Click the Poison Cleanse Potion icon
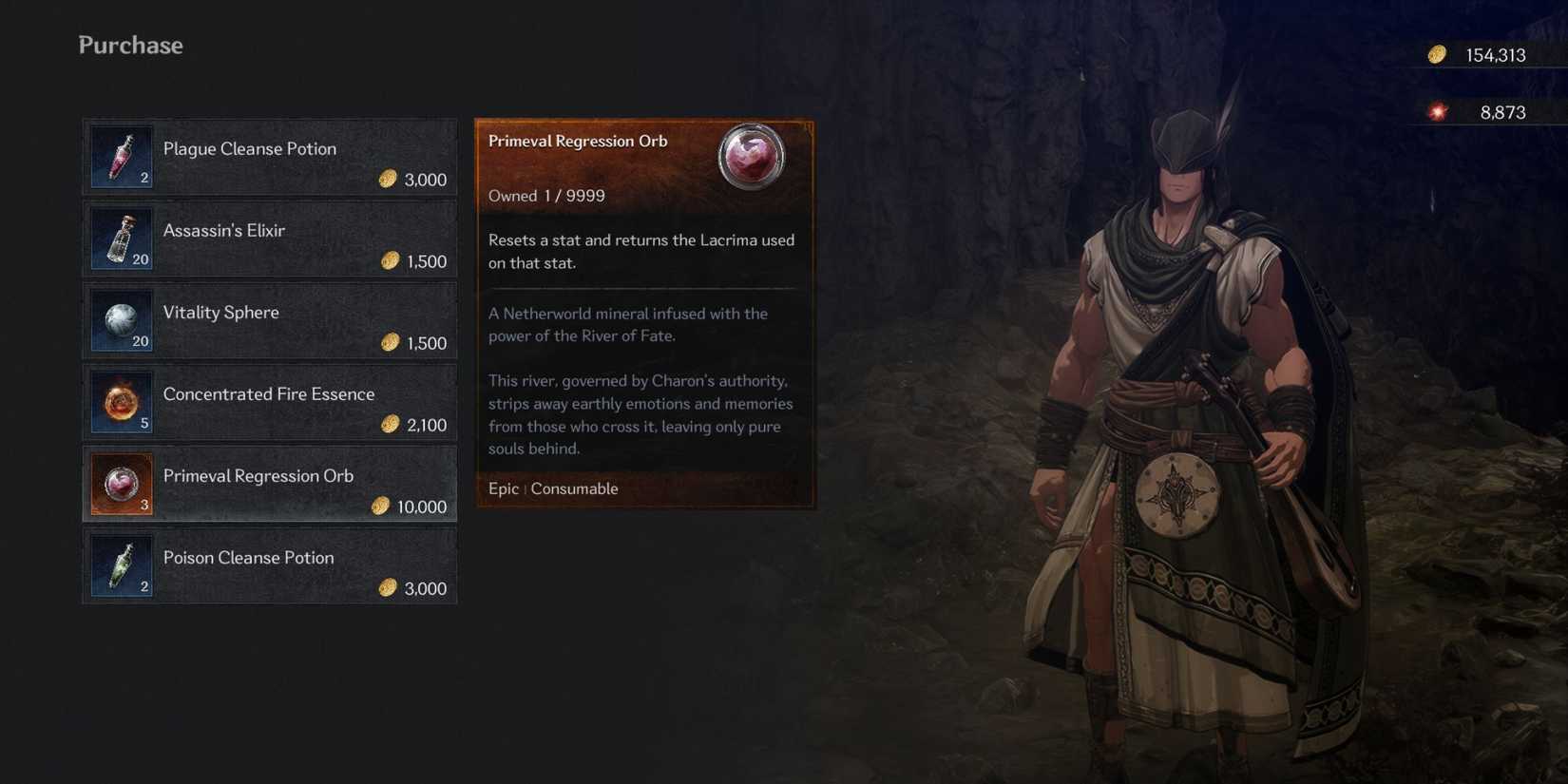This screenshot has height=784, width=1568. point(121,565)
